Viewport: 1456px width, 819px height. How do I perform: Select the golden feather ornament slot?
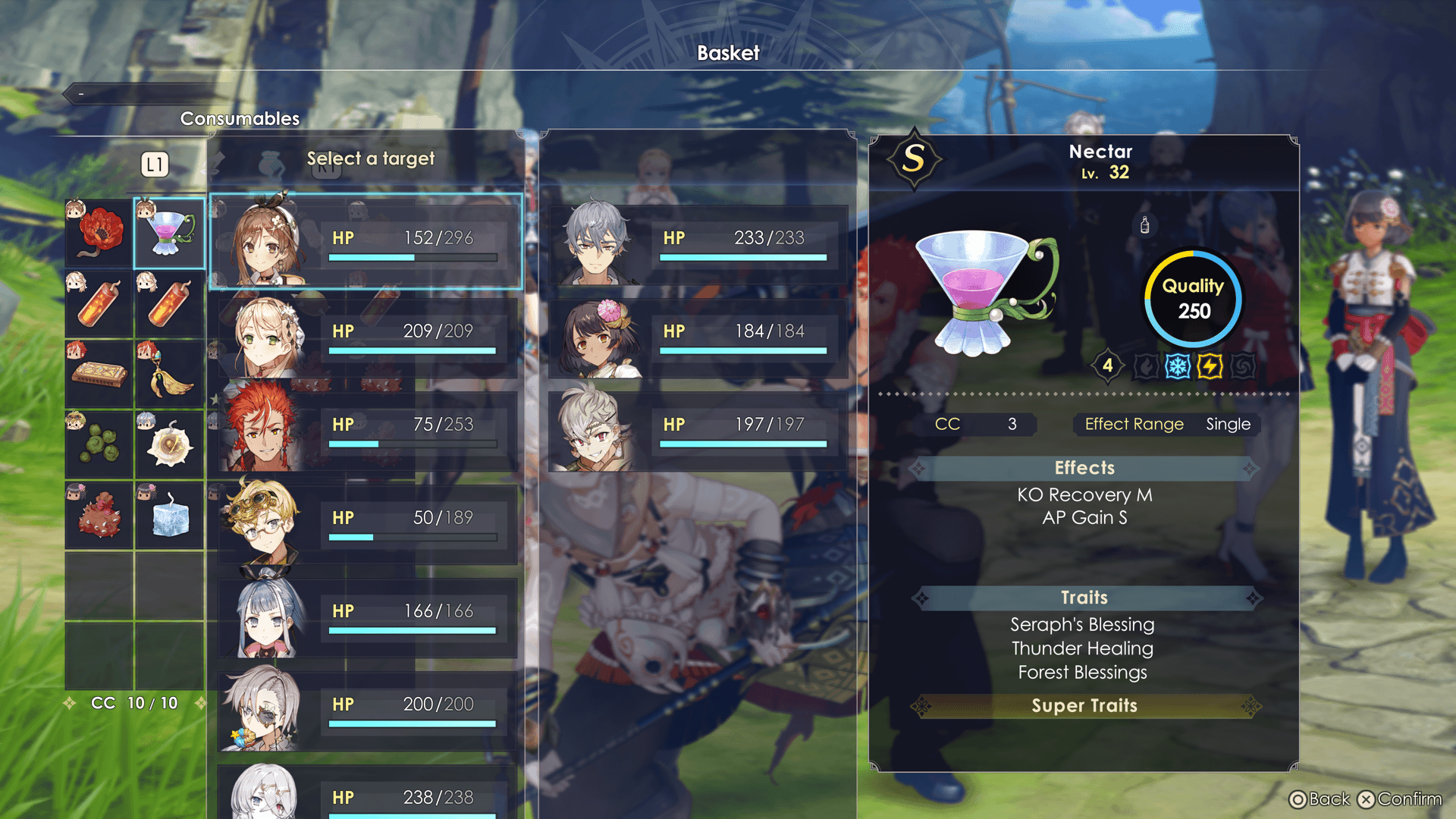(x=170, y=375)
